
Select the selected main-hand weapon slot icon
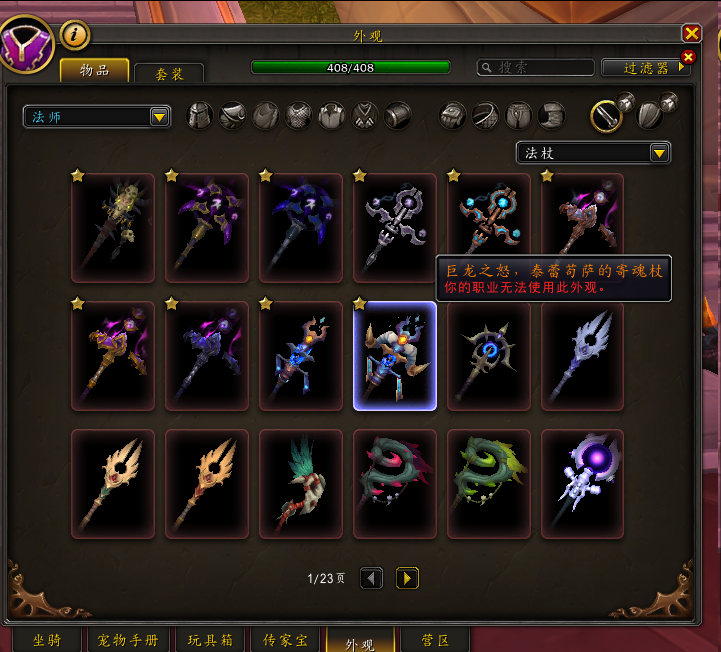[606, 116]
